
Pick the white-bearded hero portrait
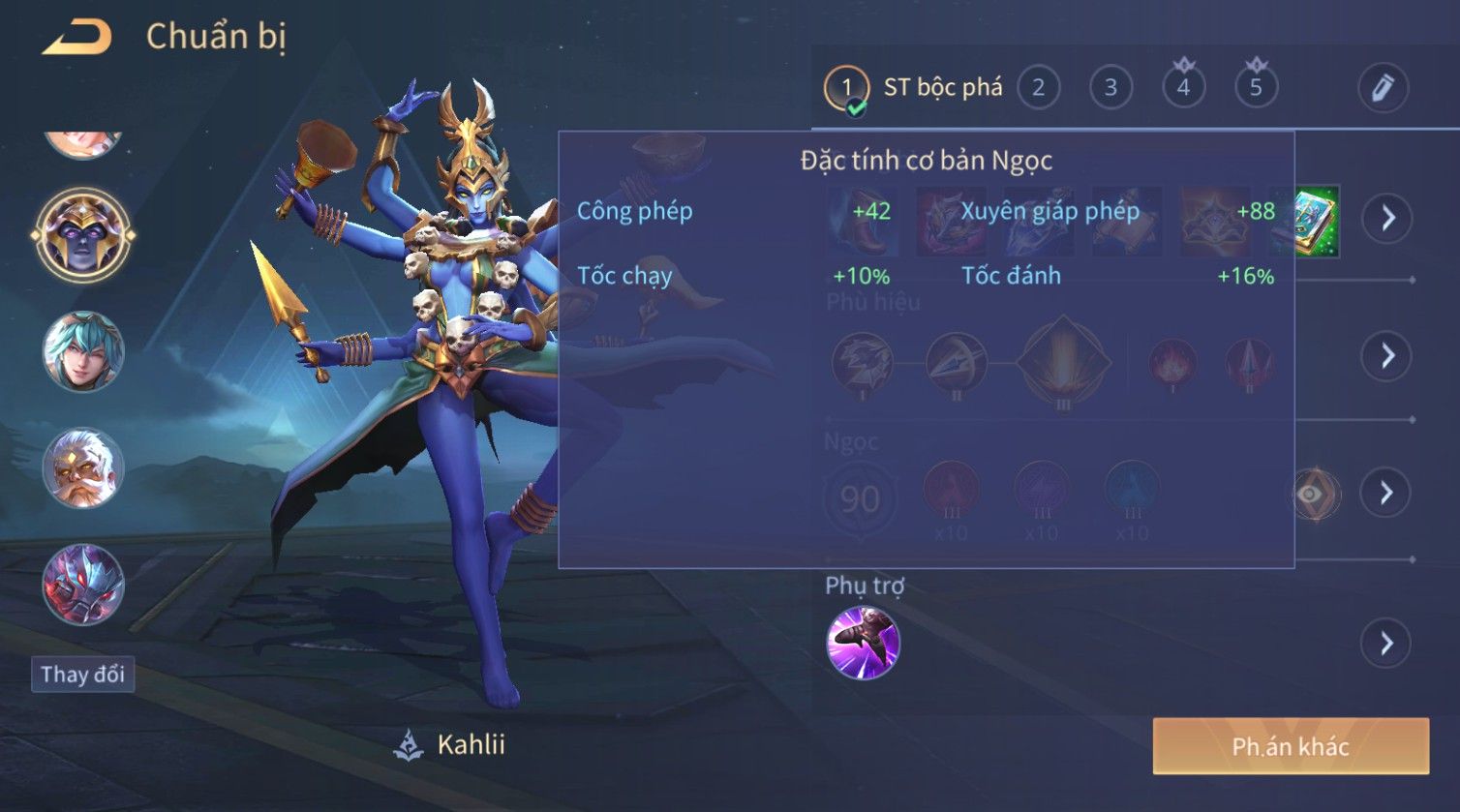coord(83,468)
